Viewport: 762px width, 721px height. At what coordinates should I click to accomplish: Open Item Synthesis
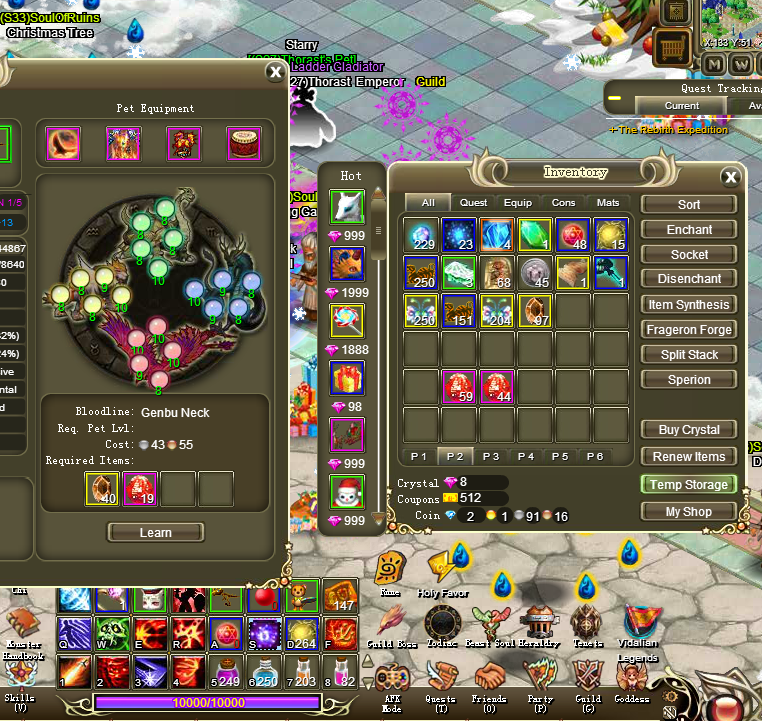(689, 304)
